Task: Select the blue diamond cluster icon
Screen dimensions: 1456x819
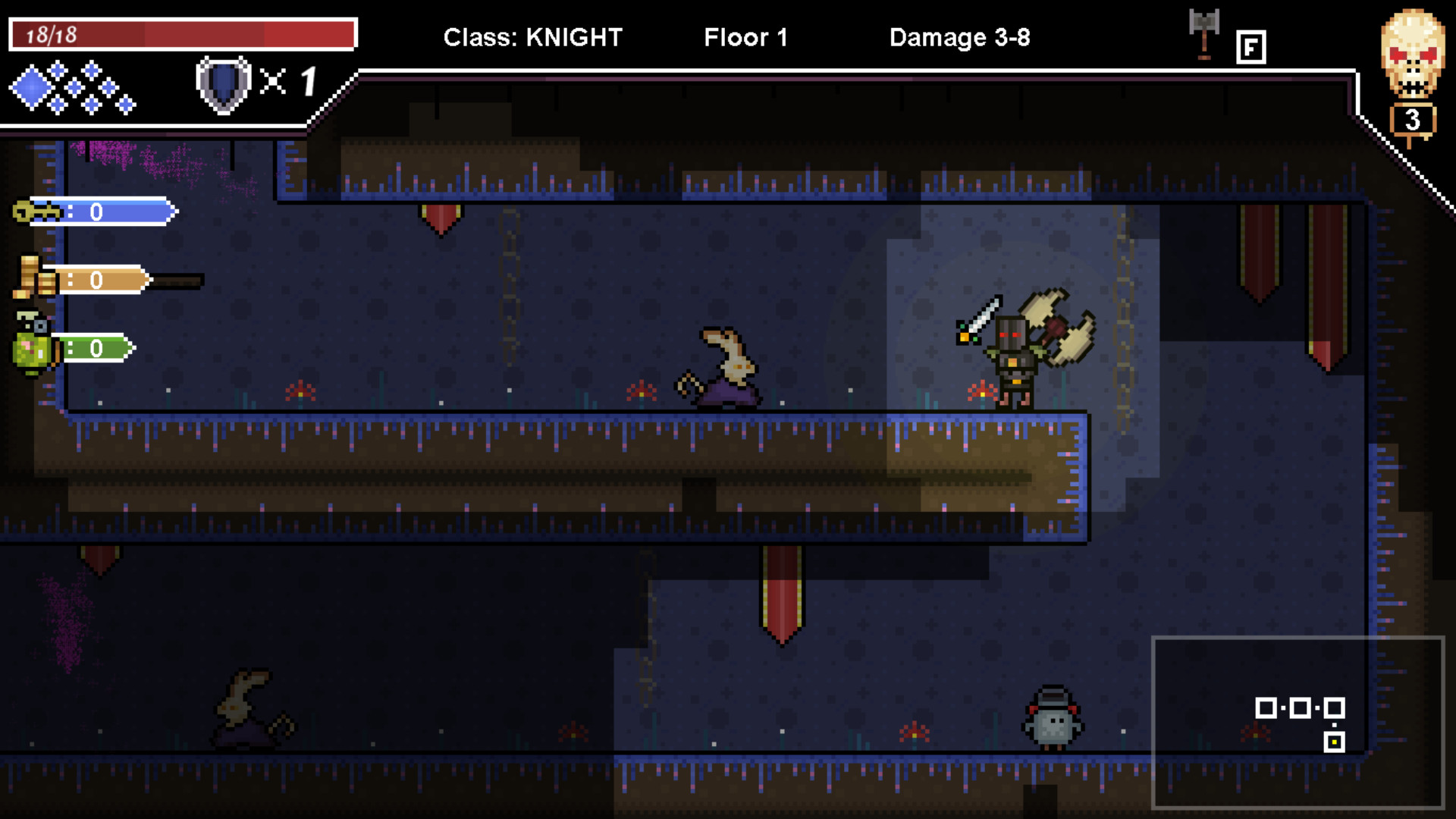Action: (x=72, y=86)
